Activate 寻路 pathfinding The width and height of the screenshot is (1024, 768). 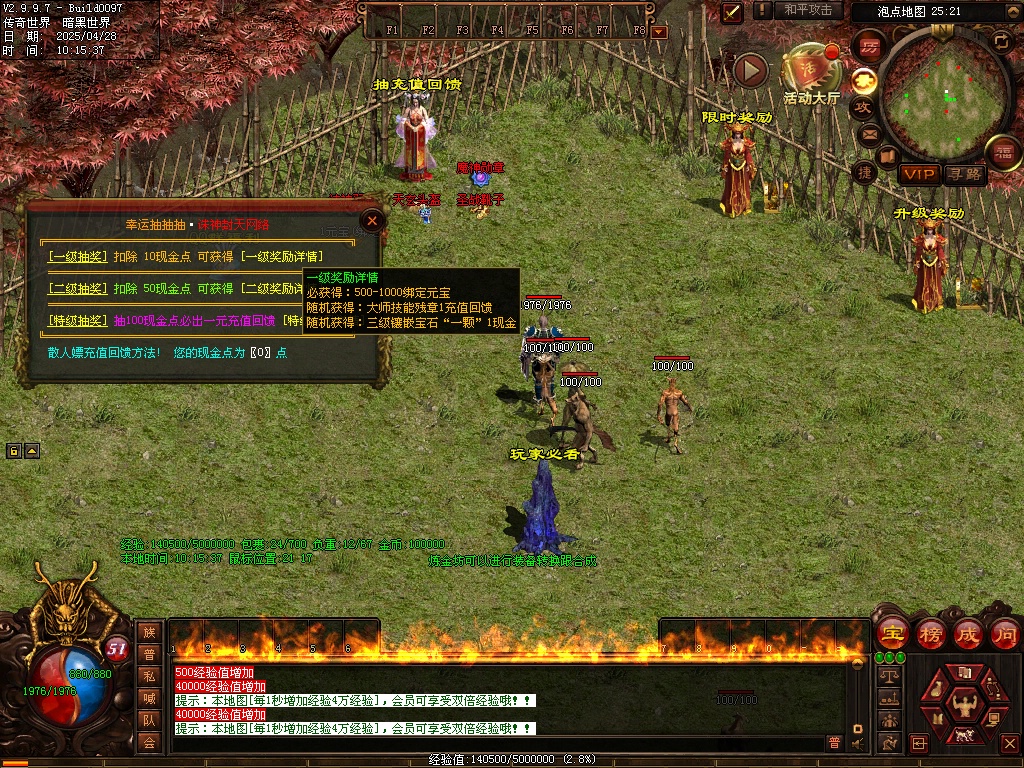[x=965, y=174]
